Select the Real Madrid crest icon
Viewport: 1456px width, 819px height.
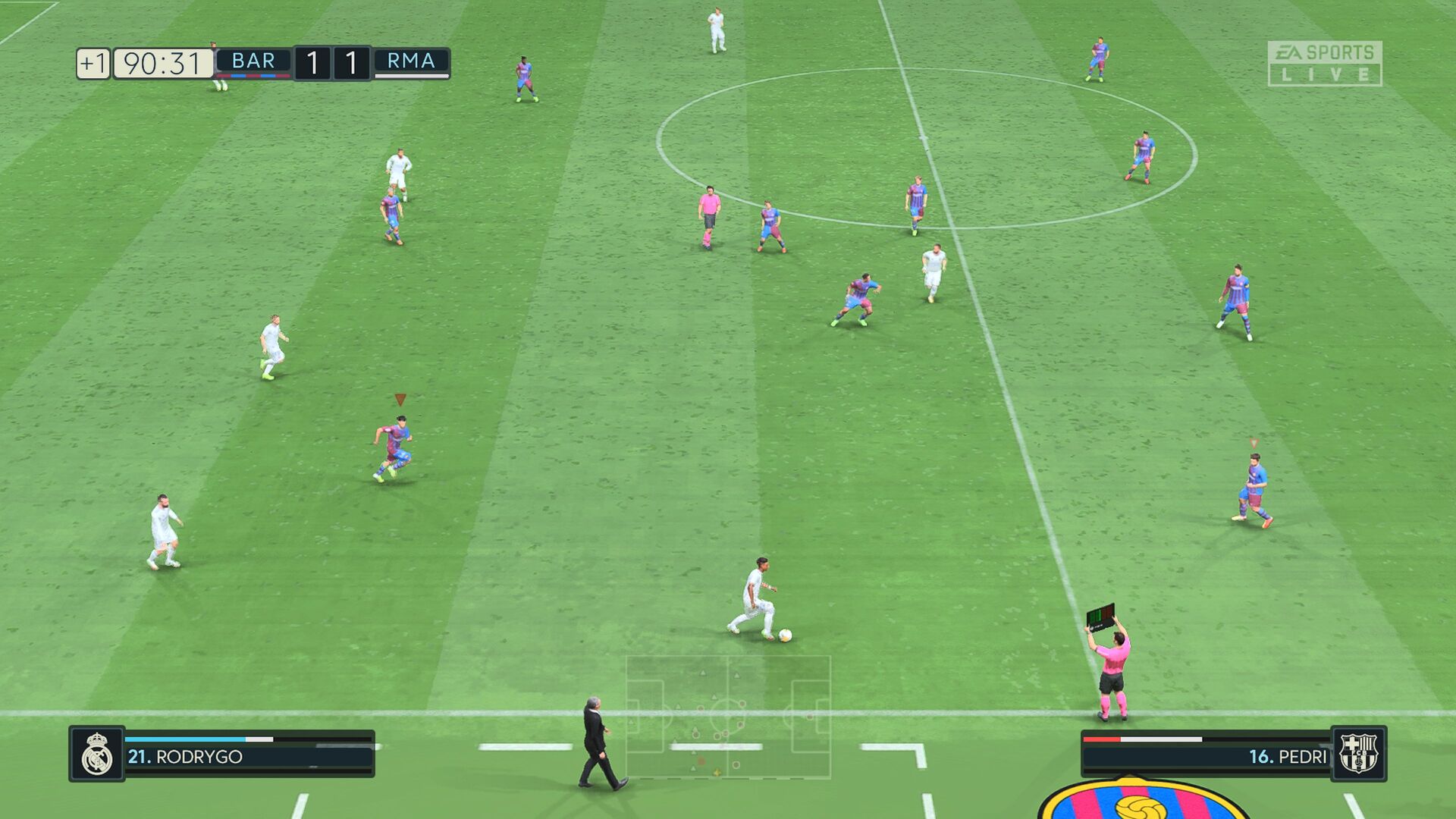[97, 754]
